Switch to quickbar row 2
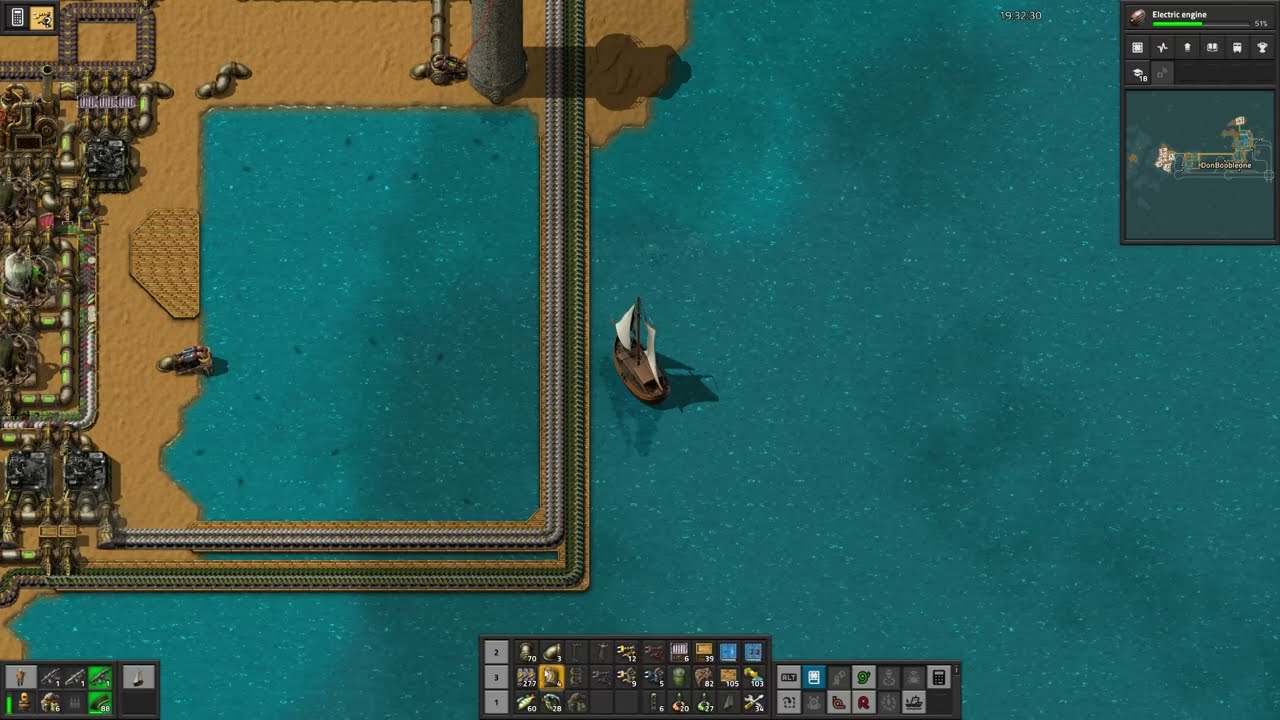This screenshot has width=1280, height=720. 496,653
